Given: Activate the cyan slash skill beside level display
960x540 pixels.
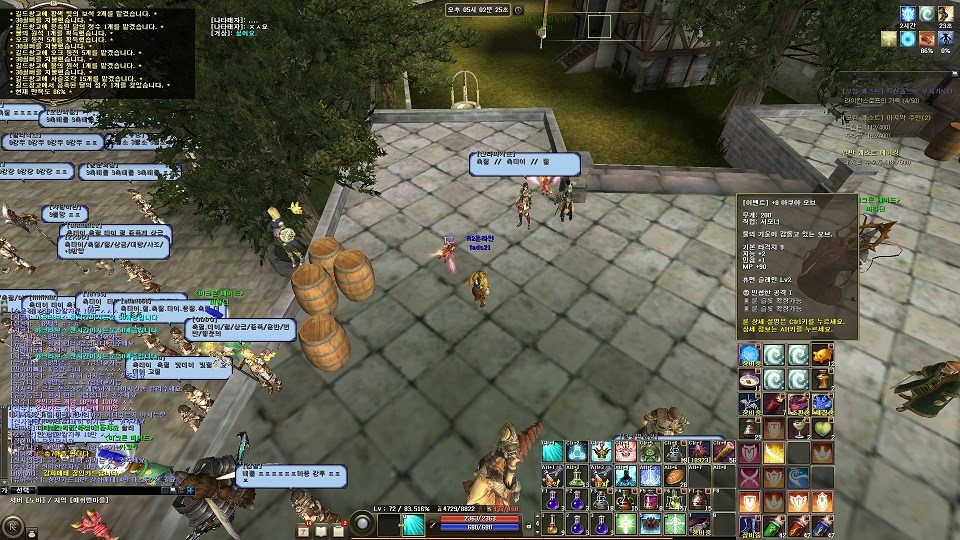Looking at the screenshot, I should click(x=414, y=524).
